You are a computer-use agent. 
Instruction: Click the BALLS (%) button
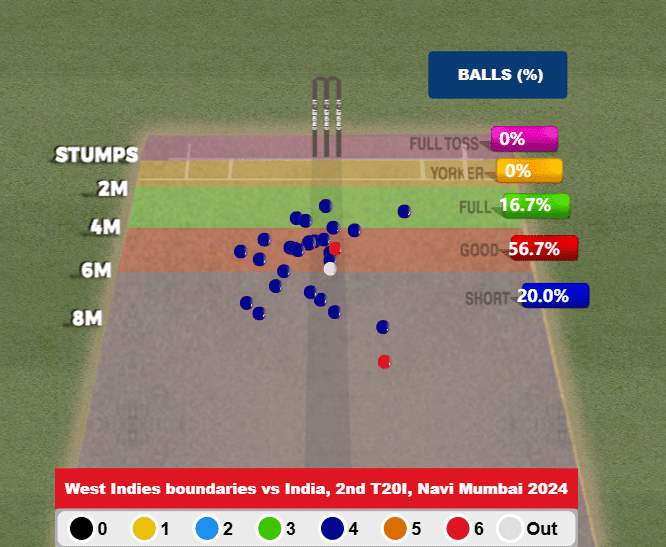coord(497,75)
